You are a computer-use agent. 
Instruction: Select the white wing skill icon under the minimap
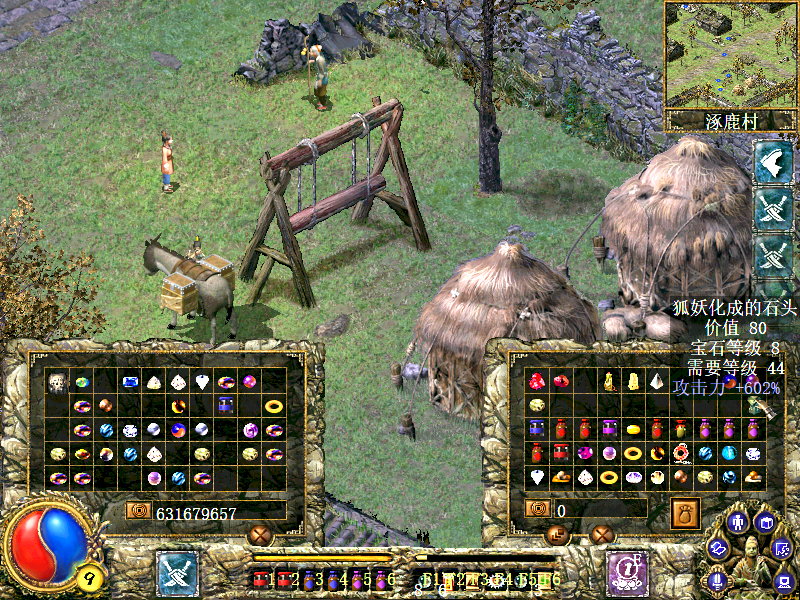pyautogui.click(x=772, y=162)
